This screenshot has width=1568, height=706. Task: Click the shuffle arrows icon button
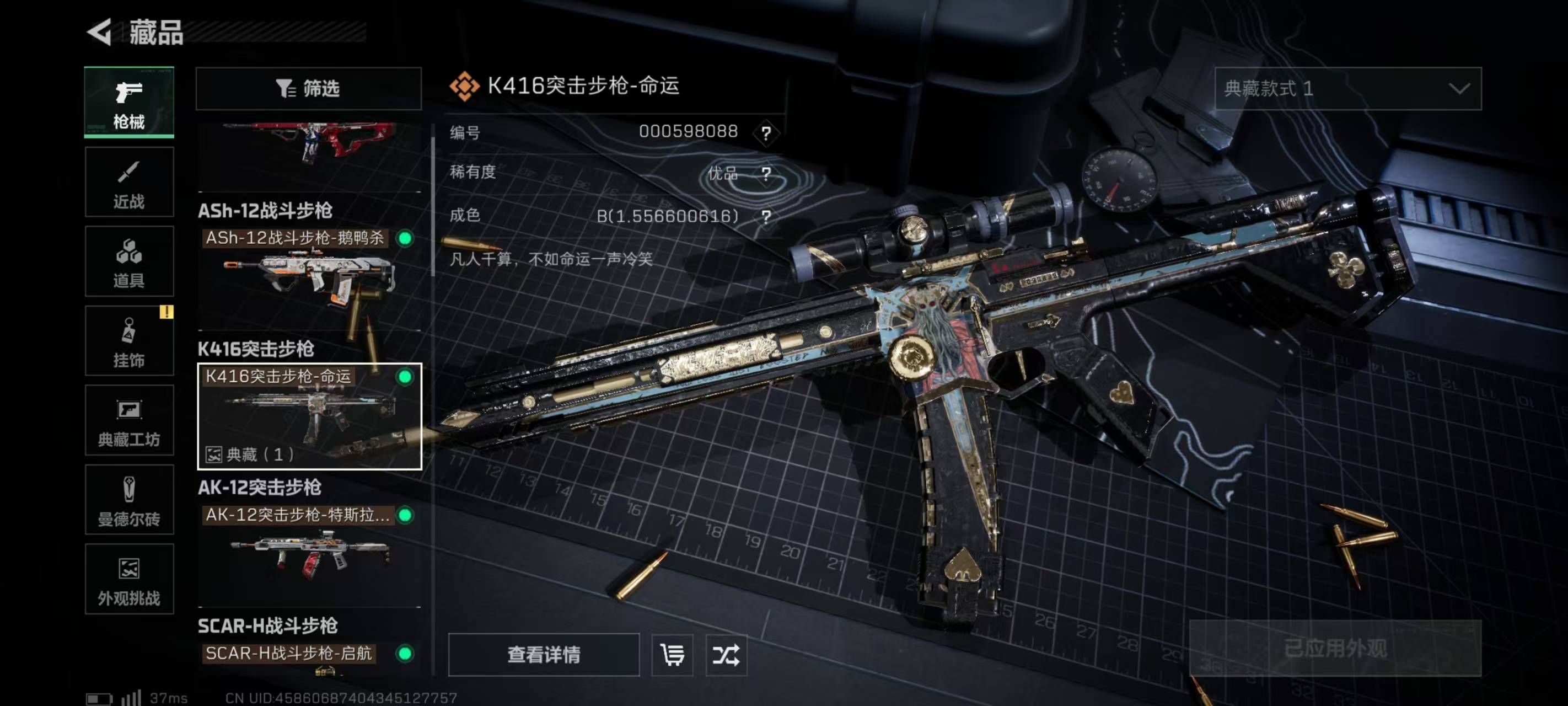726,655
